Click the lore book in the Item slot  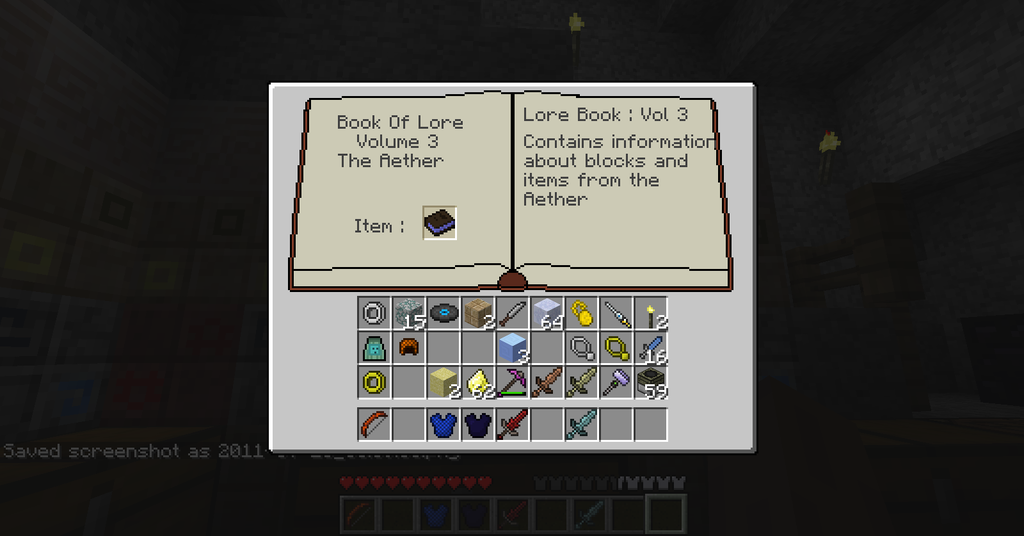pos(440,223)
